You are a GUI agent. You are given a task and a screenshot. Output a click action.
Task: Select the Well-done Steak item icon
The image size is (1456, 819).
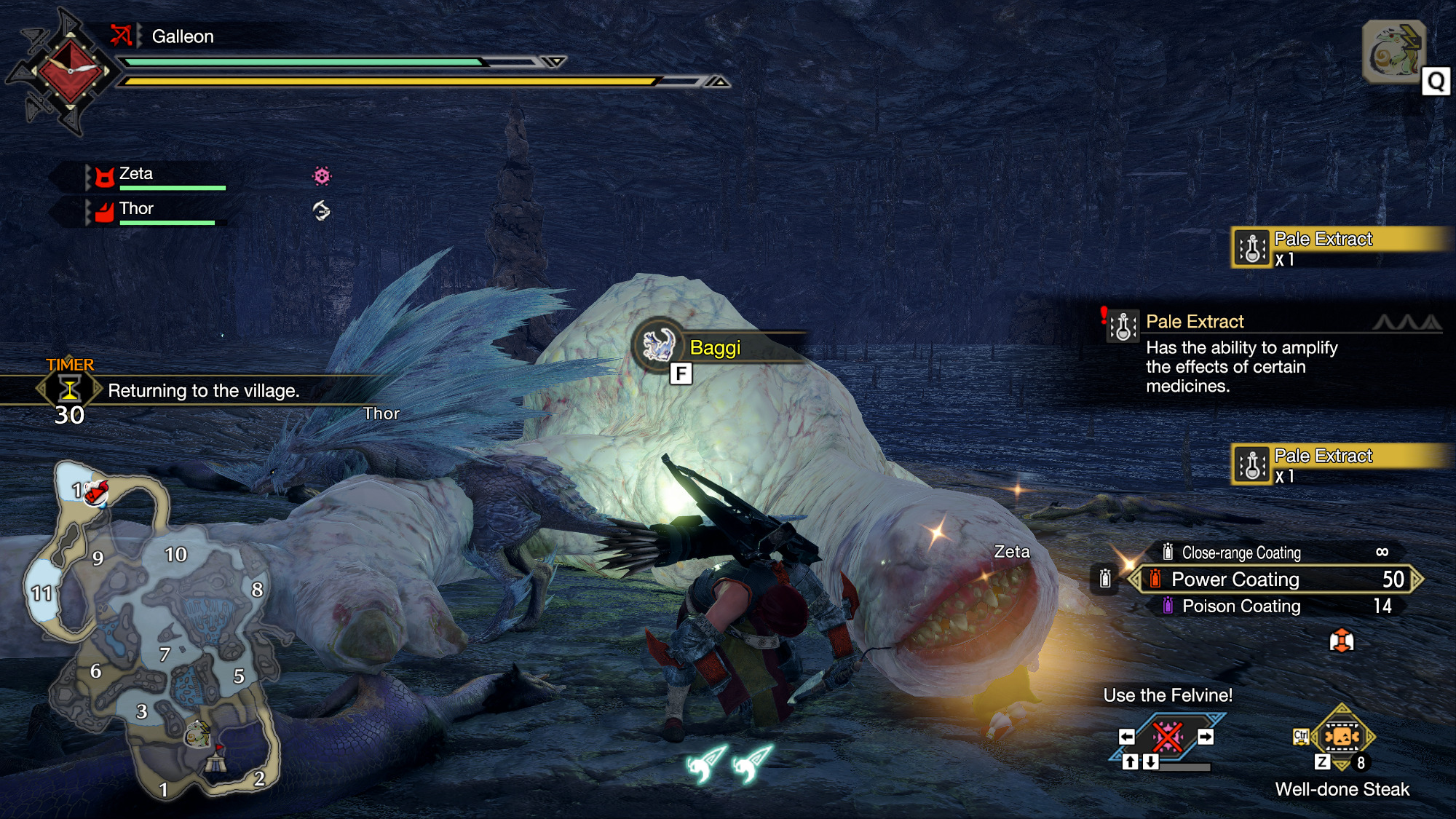point(1341,737)
